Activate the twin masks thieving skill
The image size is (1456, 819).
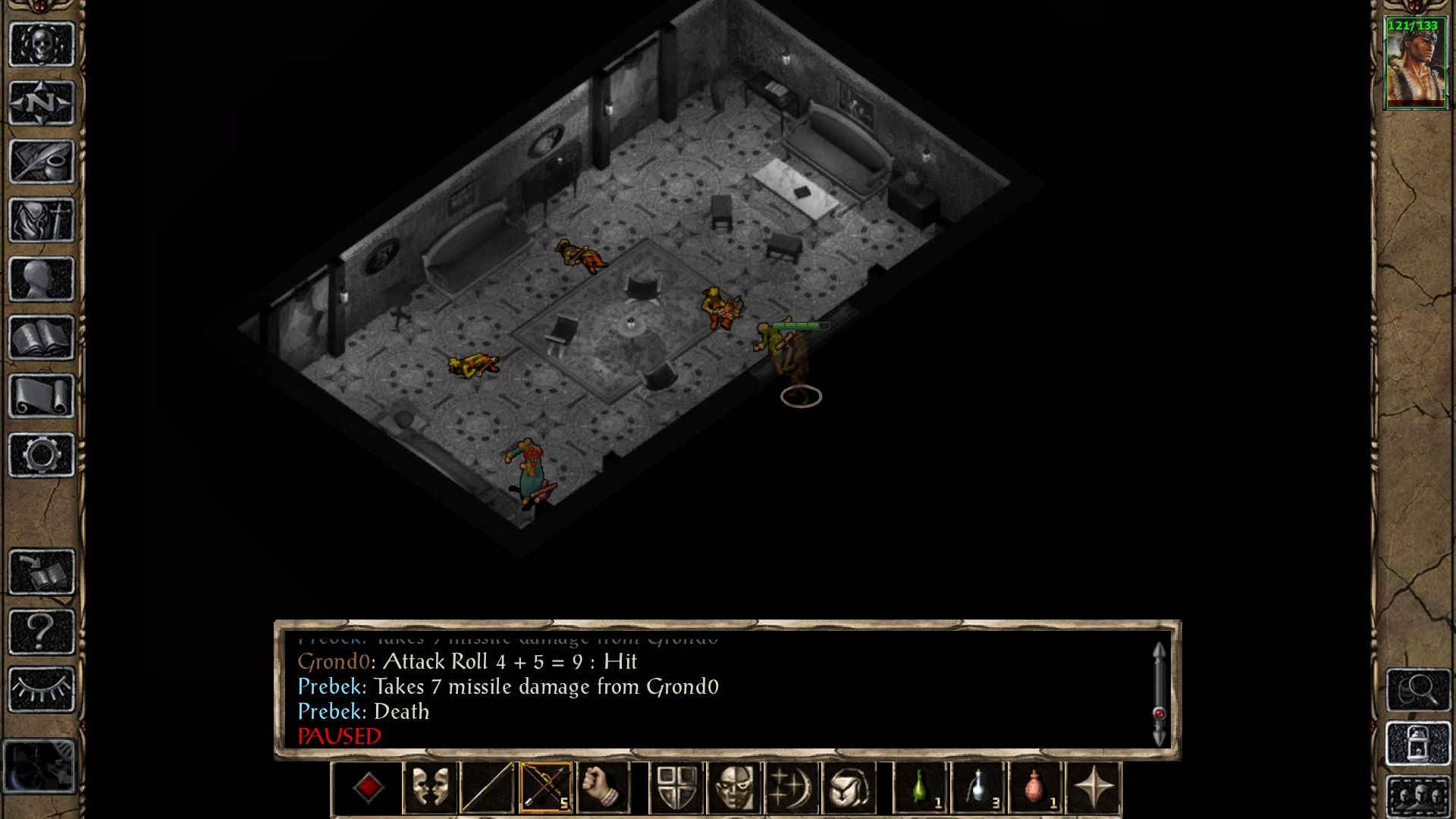pyautogui.click(x=429, y=788)
